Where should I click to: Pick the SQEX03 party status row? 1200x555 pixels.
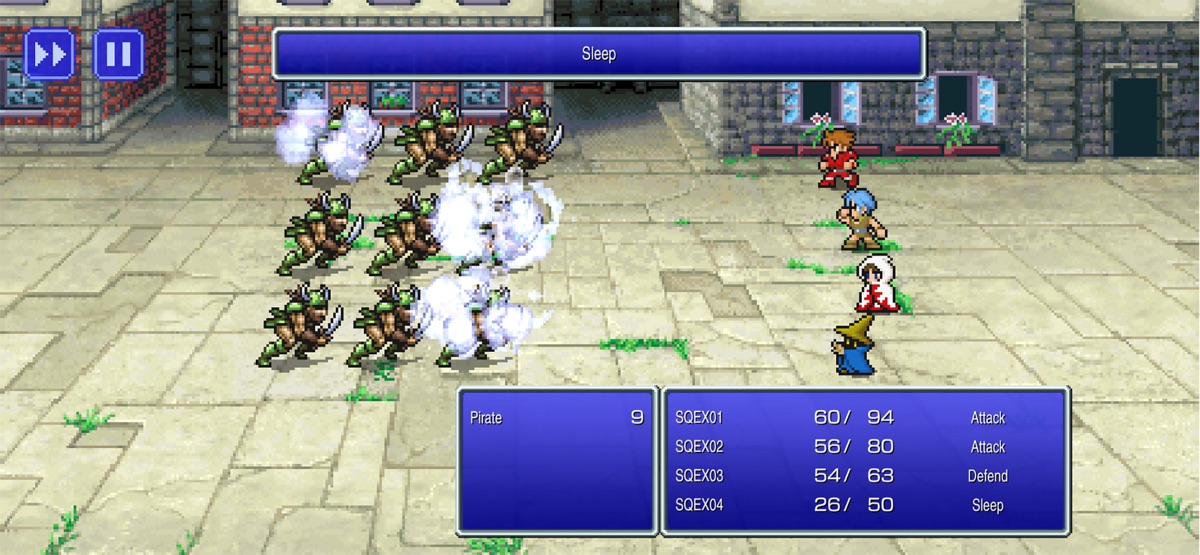pos(865,476)
